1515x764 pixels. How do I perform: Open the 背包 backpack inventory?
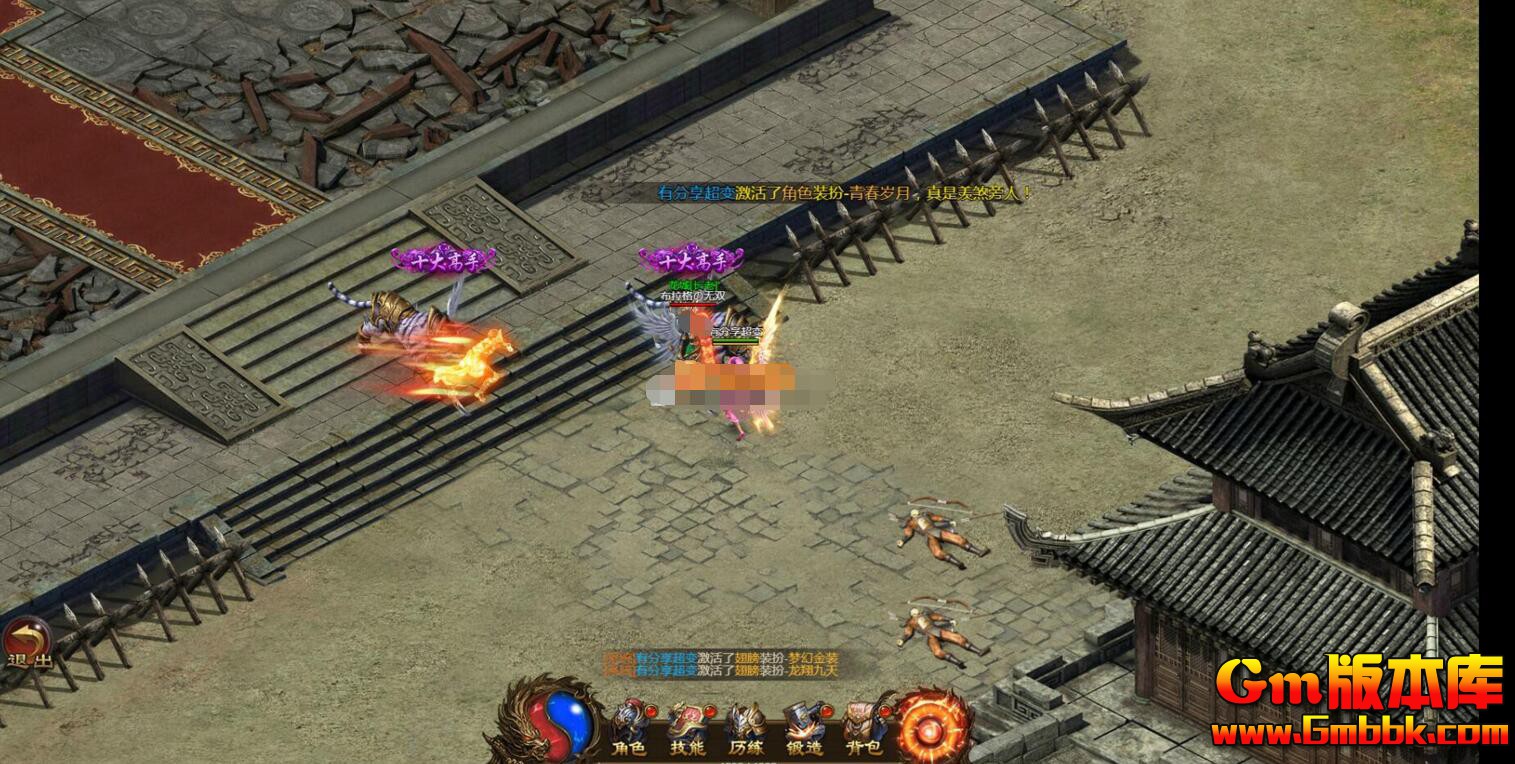coord(862,727)
